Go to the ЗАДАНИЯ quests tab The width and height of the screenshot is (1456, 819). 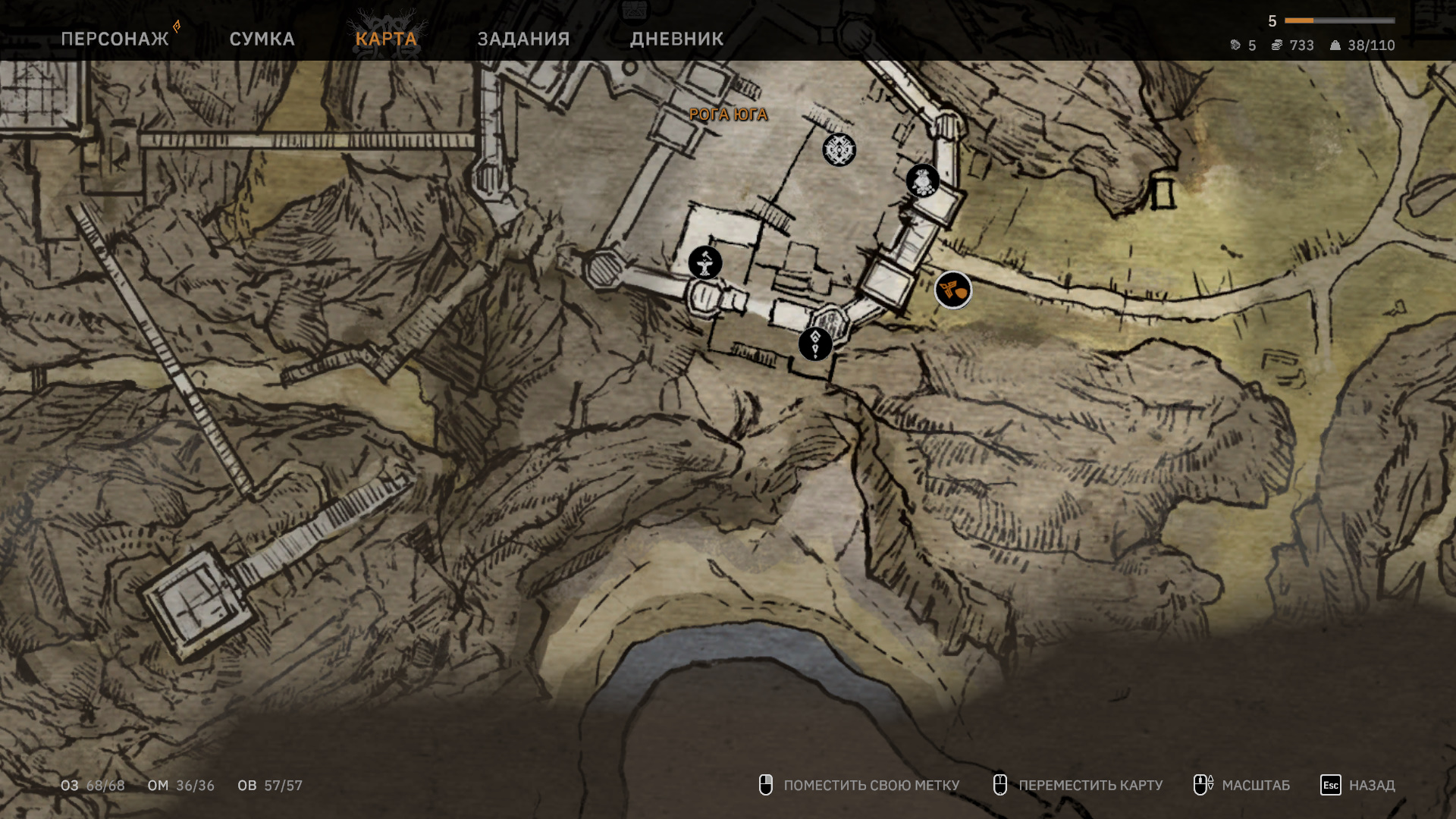click(x=523, y=39)
